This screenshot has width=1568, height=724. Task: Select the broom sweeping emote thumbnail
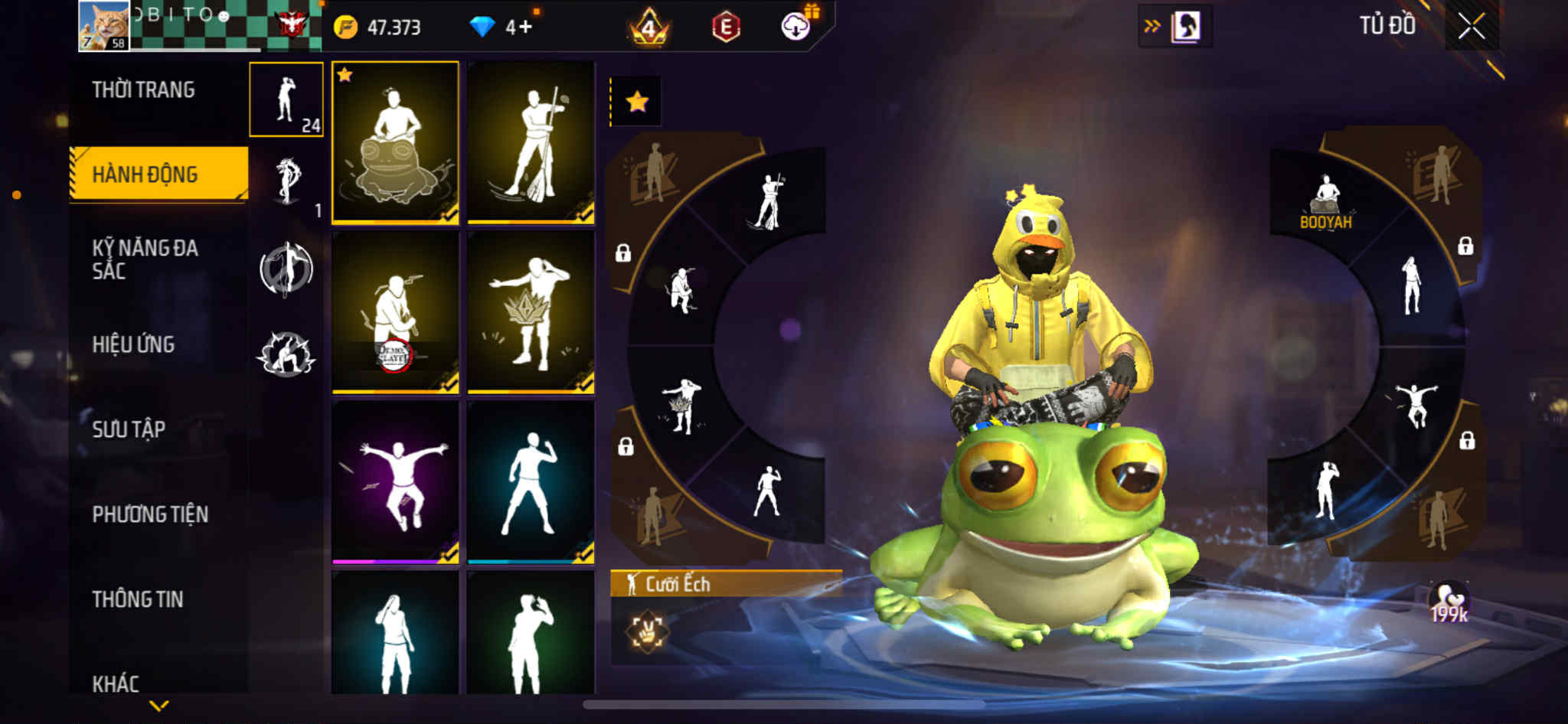pos(531,143)
